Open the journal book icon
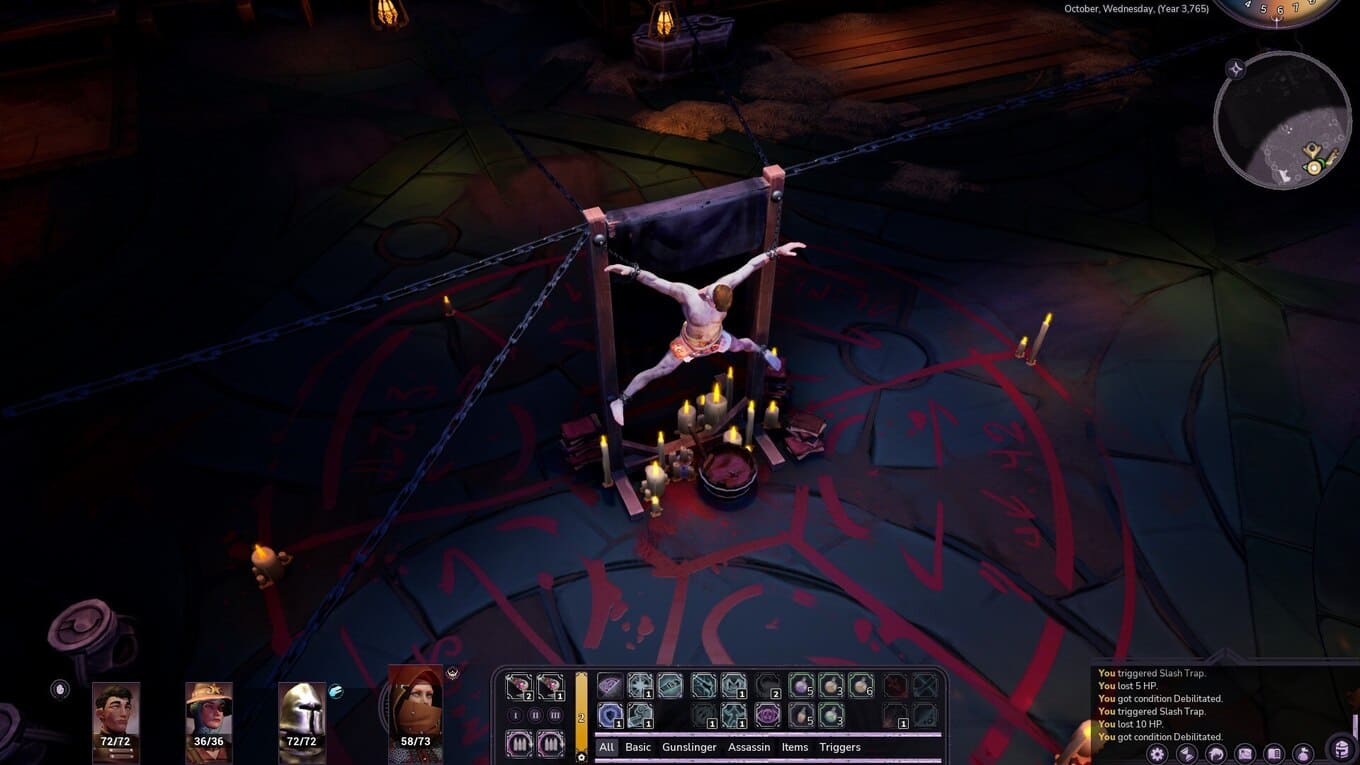Screen dimensions: 1360x765 (x=1274, y=753)
